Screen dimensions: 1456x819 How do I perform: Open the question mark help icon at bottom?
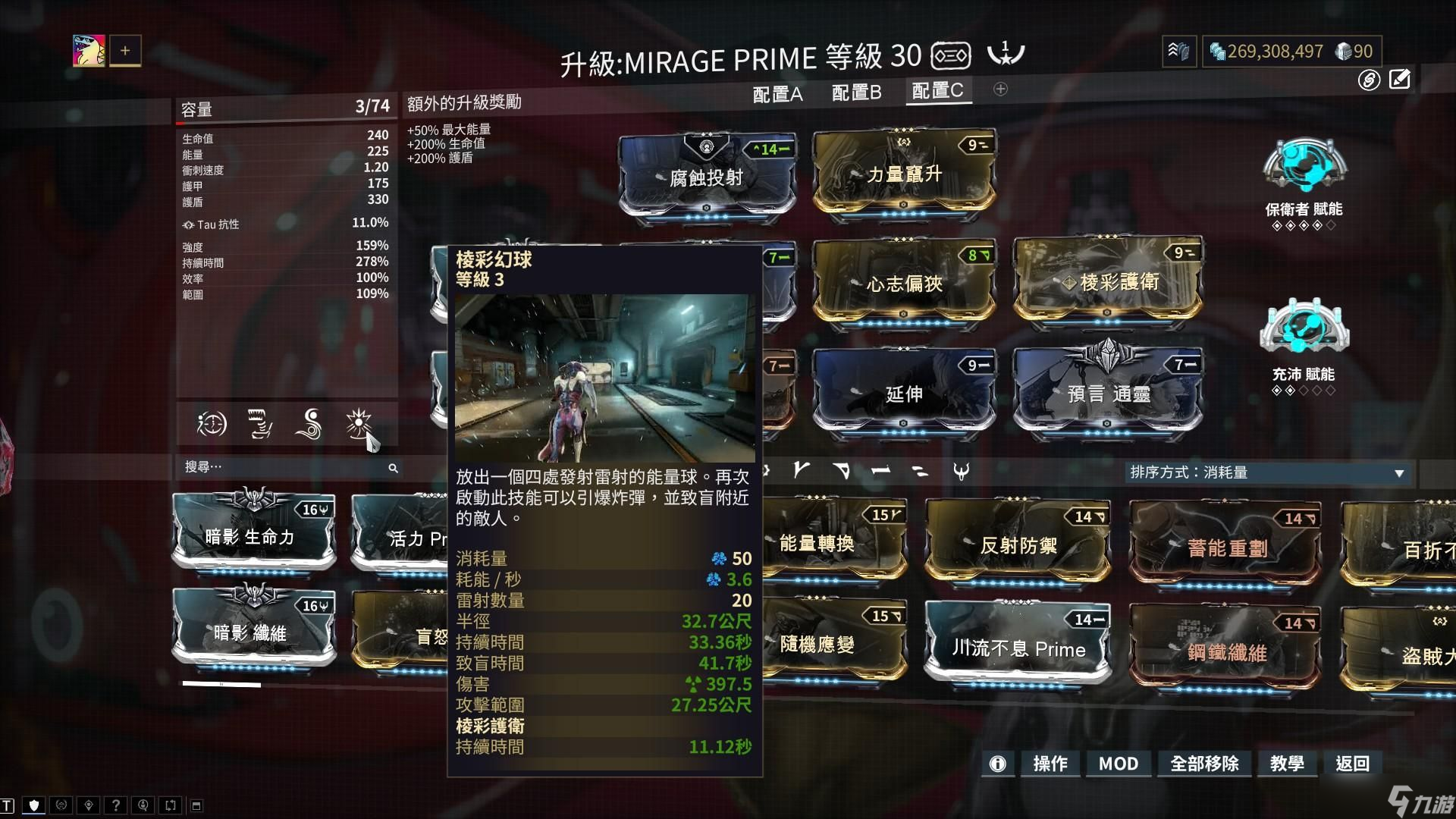(116, 805)
